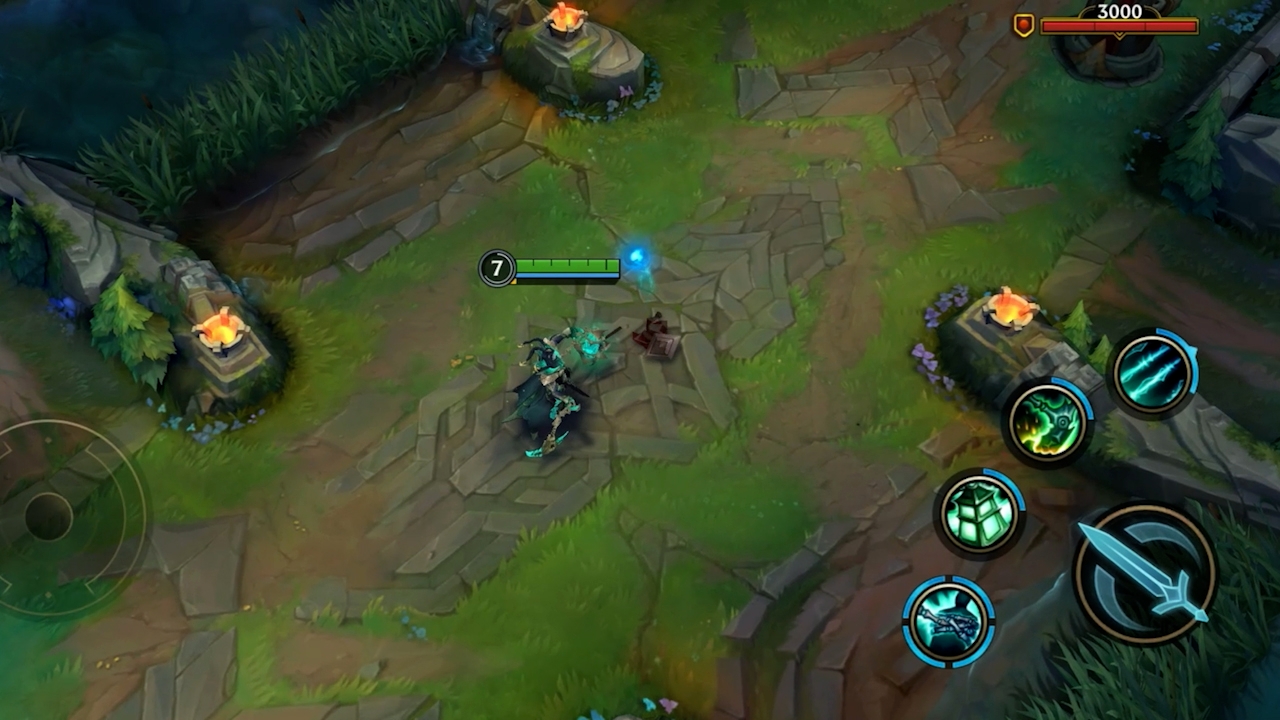The width and height of the screenshot is (1280, 720).
Task: Select the 3000 gold counter display
Action: [x=1120, y=12]
